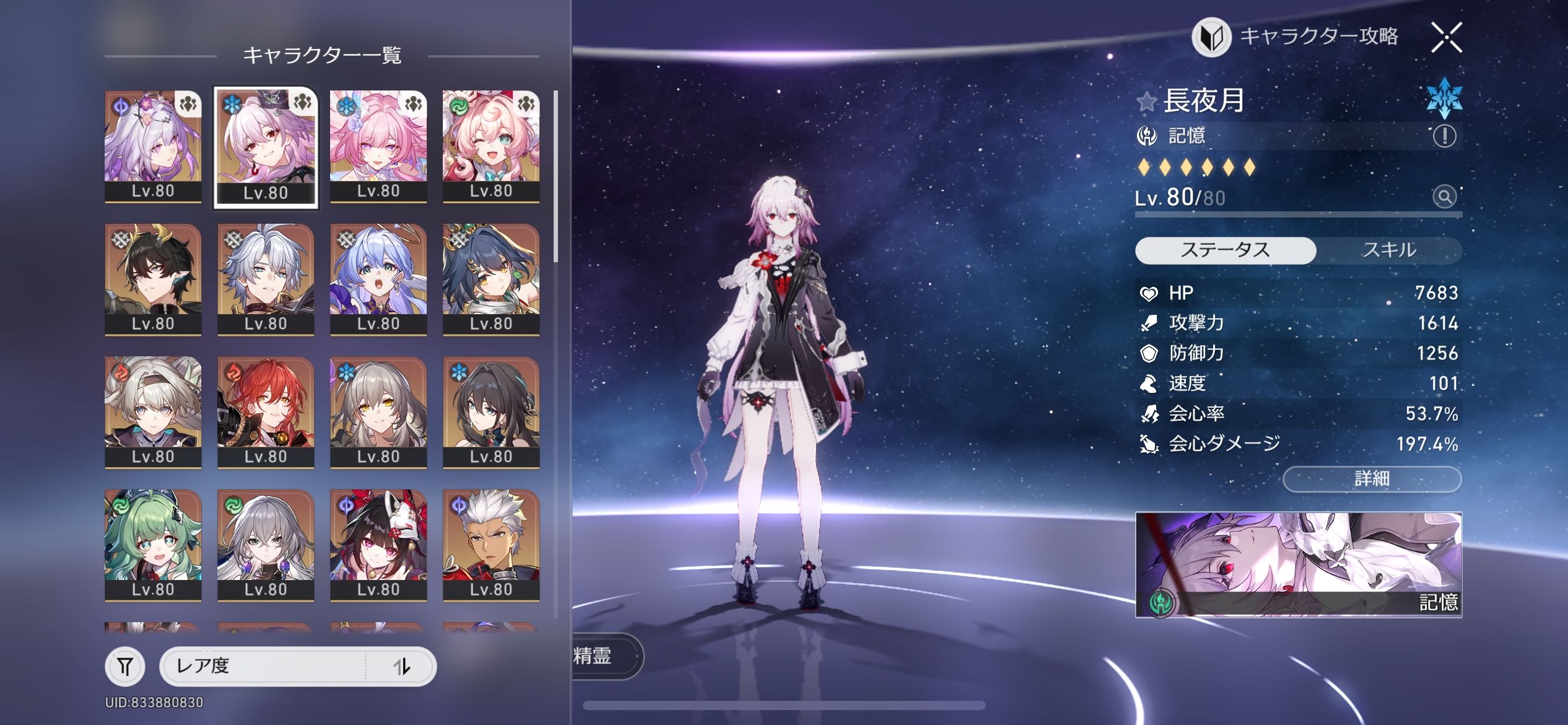Open the 記憶 light cone card
This screenshot has height=725, width=1568.
tap(1298, 565)
